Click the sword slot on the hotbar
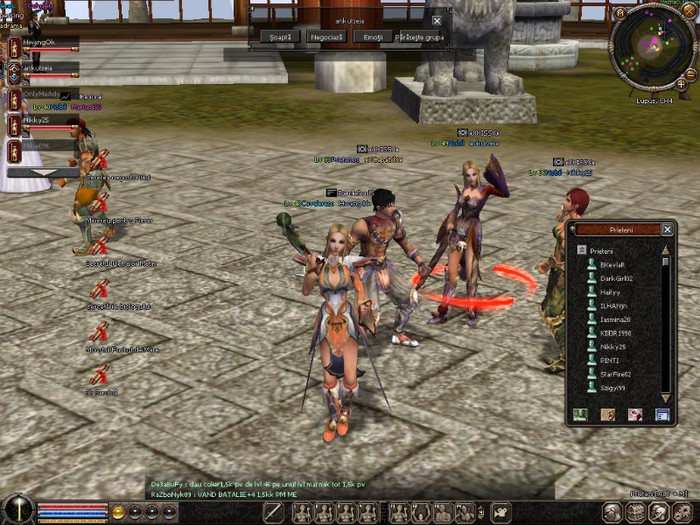This screenshot has width=700, height=525. point(273,512)
